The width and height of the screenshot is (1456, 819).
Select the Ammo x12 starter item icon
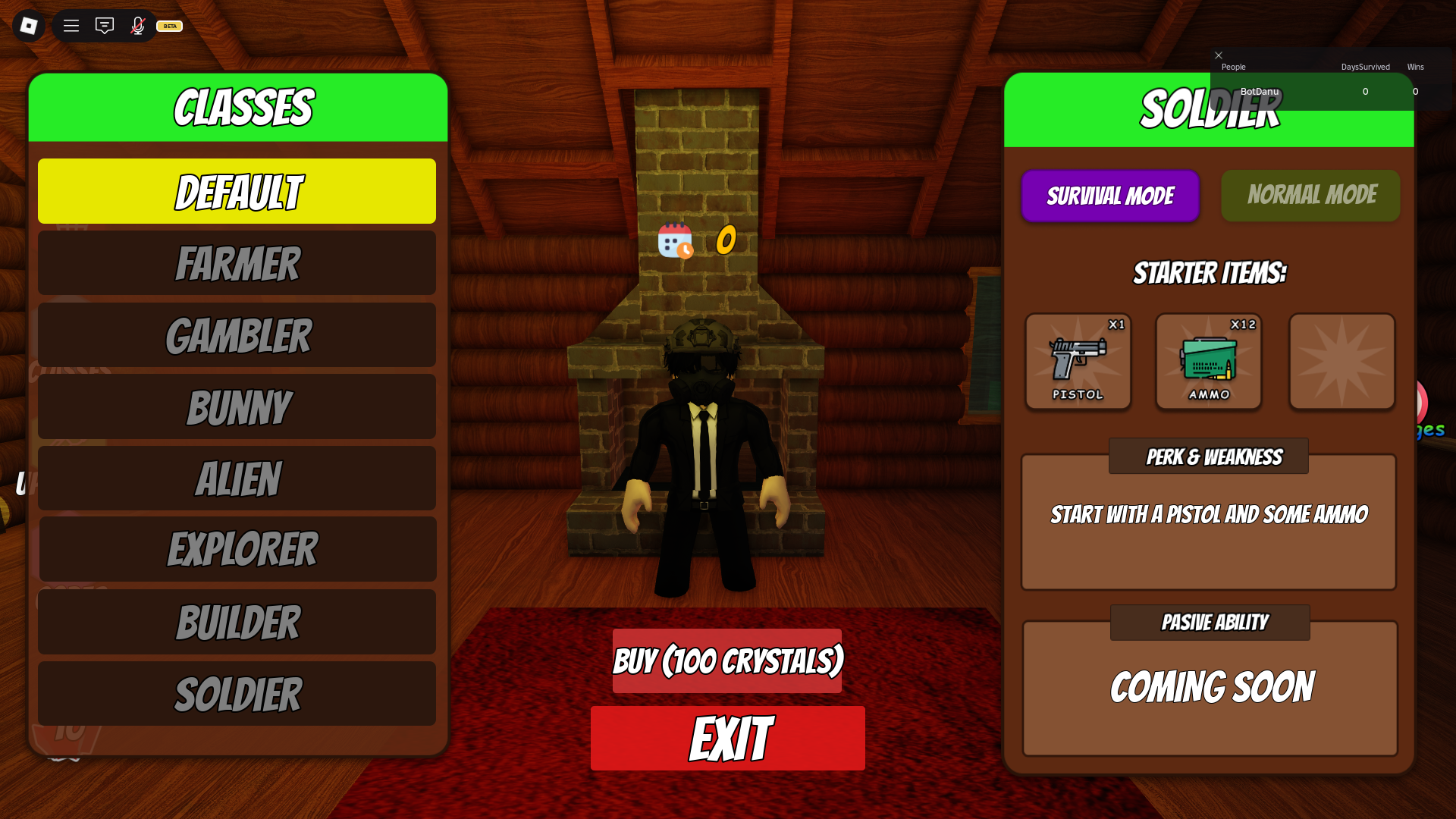[x=1209, y=362]
